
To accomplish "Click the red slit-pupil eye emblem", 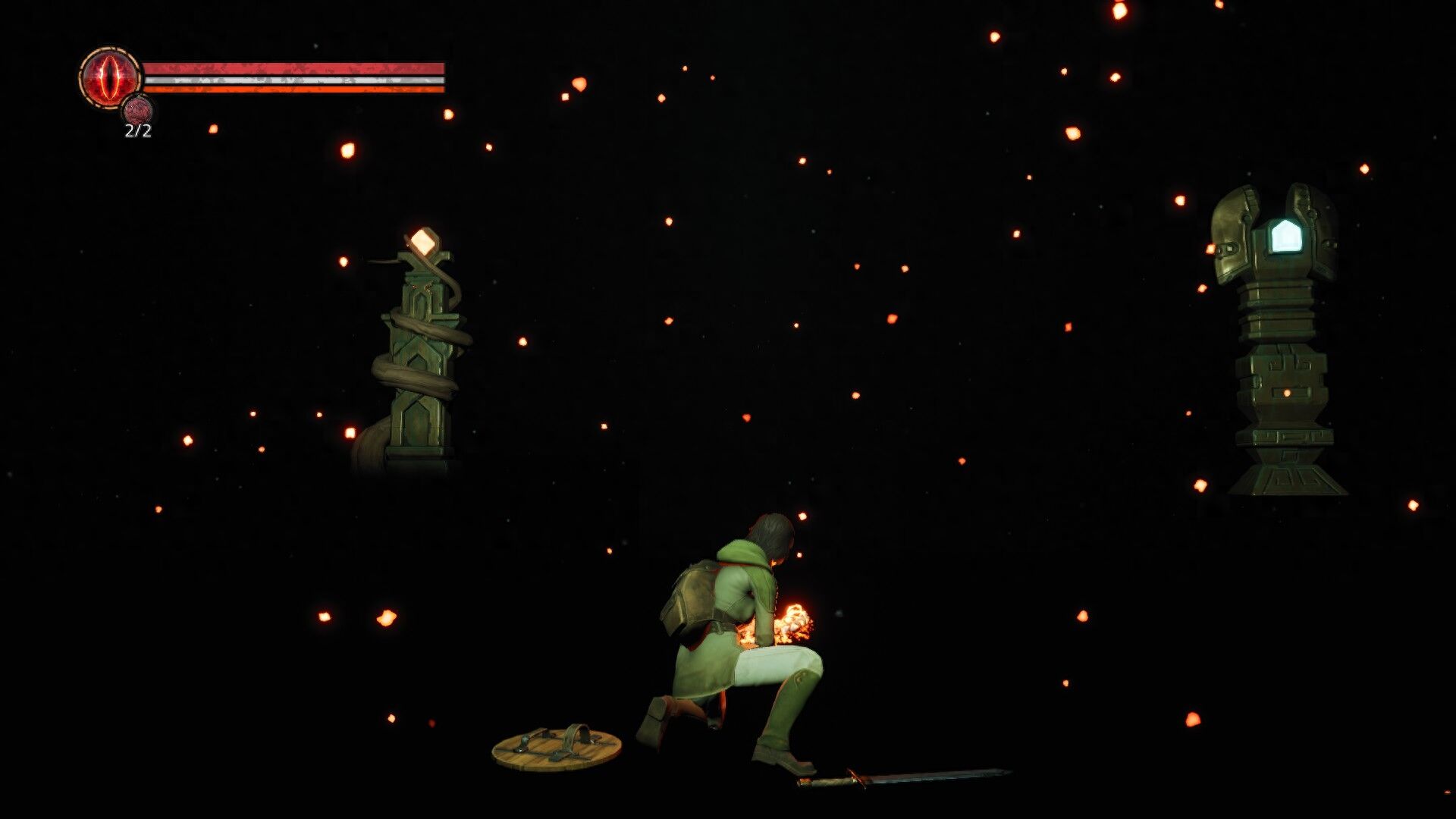I will click(110, 77).
